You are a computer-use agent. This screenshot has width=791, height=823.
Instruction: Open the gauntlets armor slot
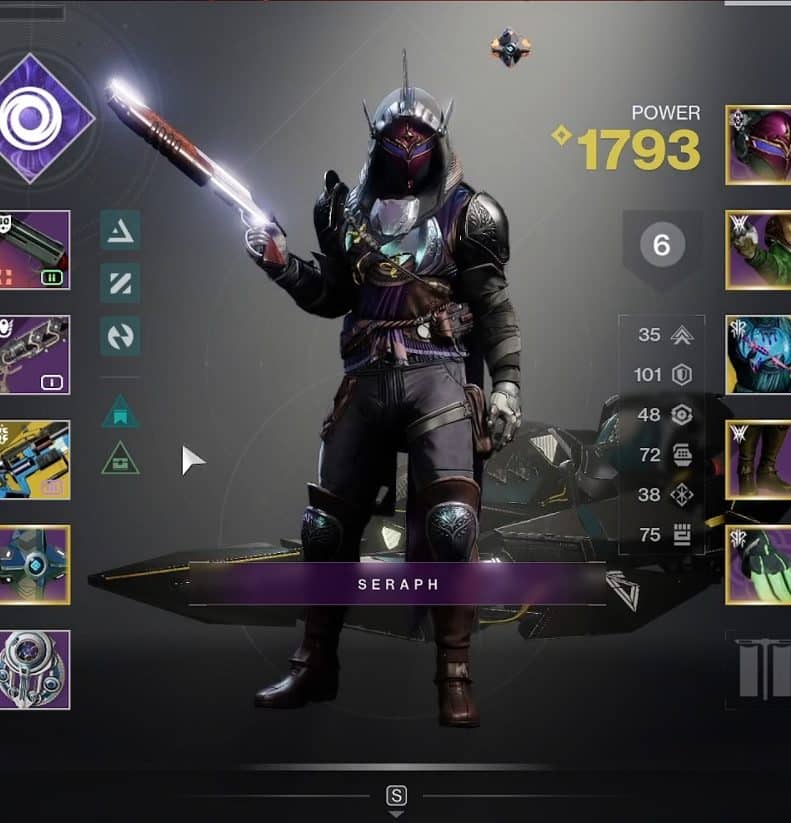tap(759, 250)
